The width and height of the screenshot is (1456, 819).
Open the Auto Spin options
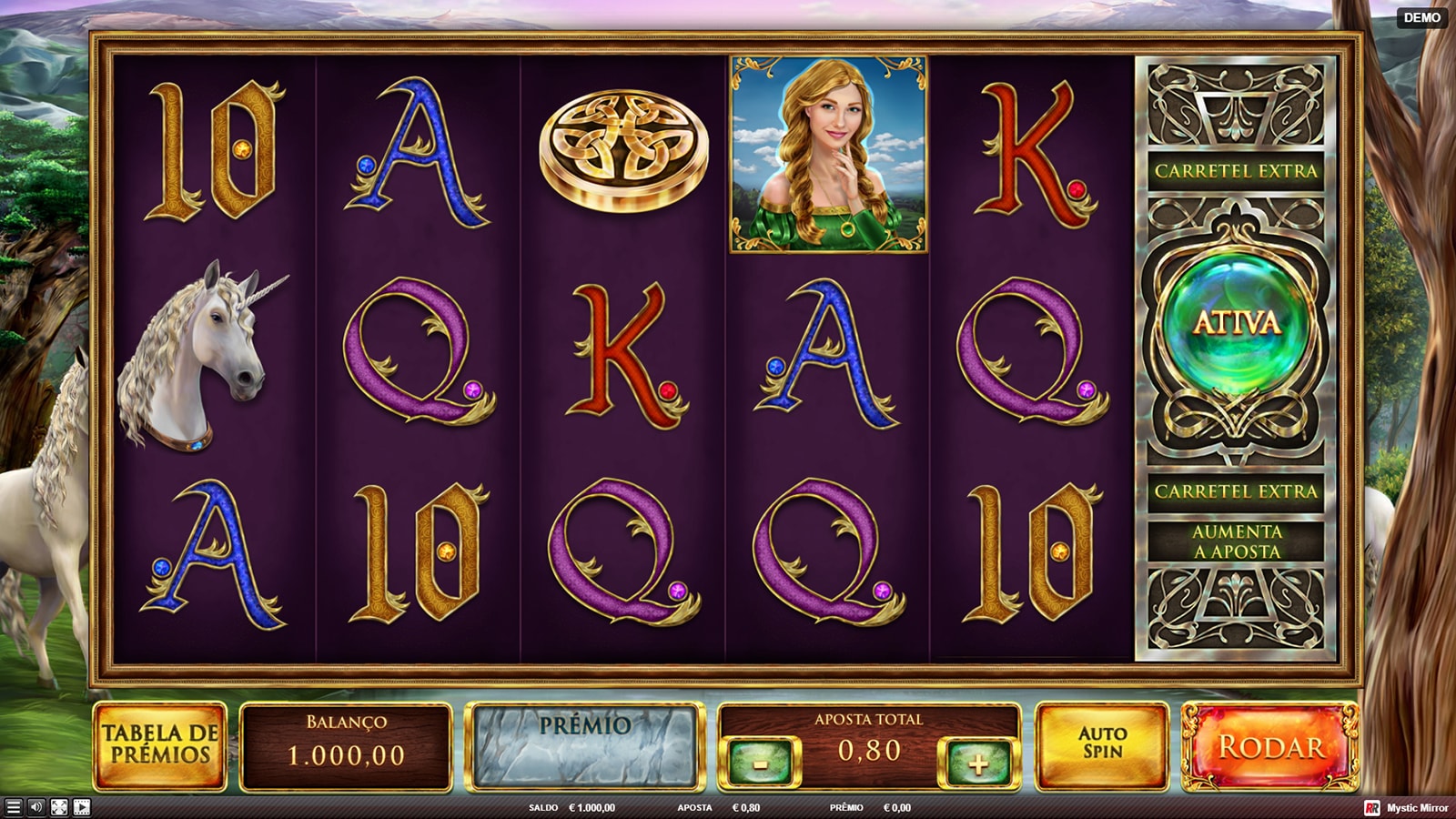(1102, 745)
